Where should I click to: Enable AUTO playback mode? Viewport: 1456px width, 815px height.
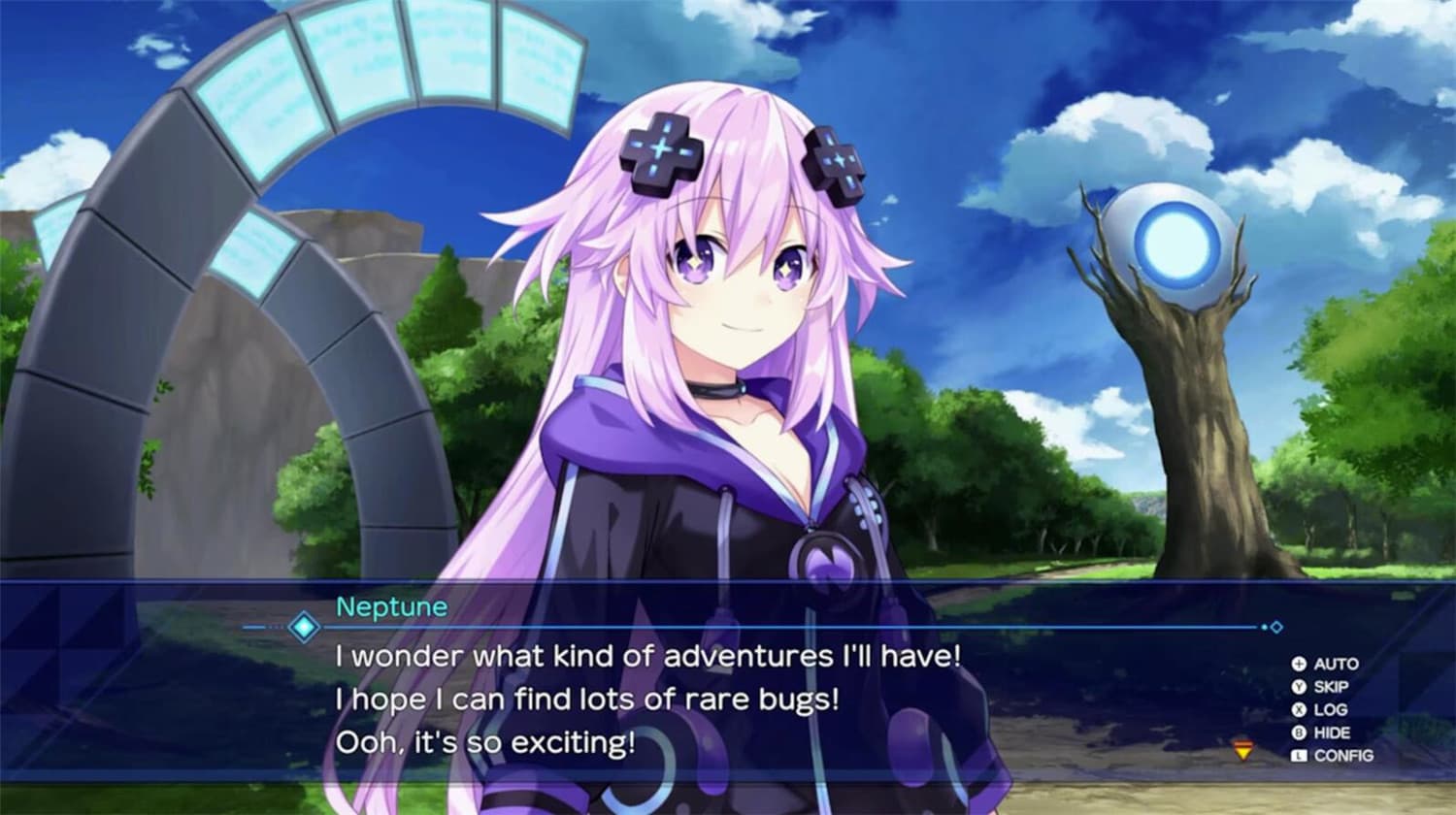[1338, 664]
